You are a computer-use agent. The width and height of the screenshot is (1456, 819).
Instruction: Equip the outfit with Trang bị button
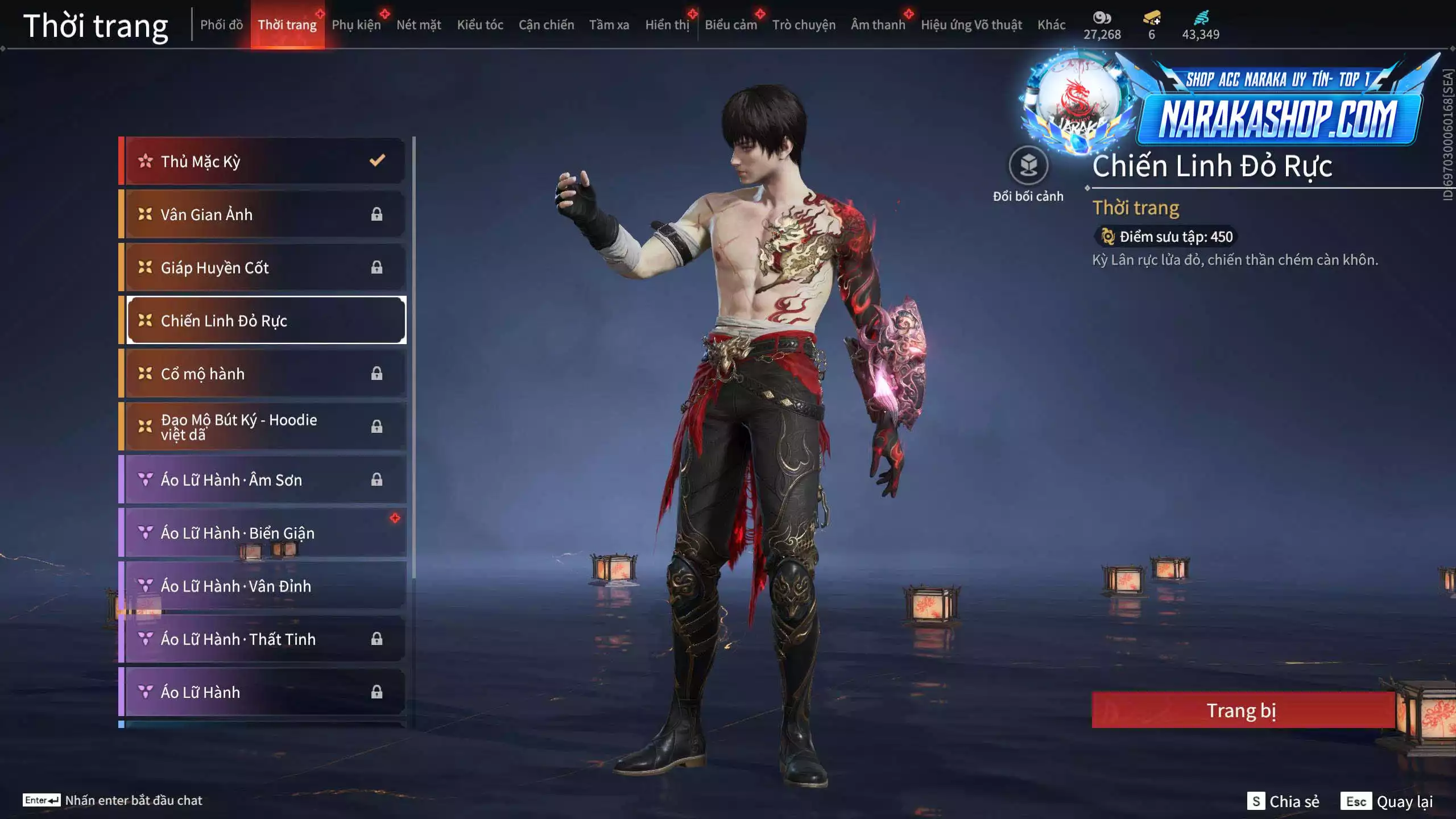1242,710
